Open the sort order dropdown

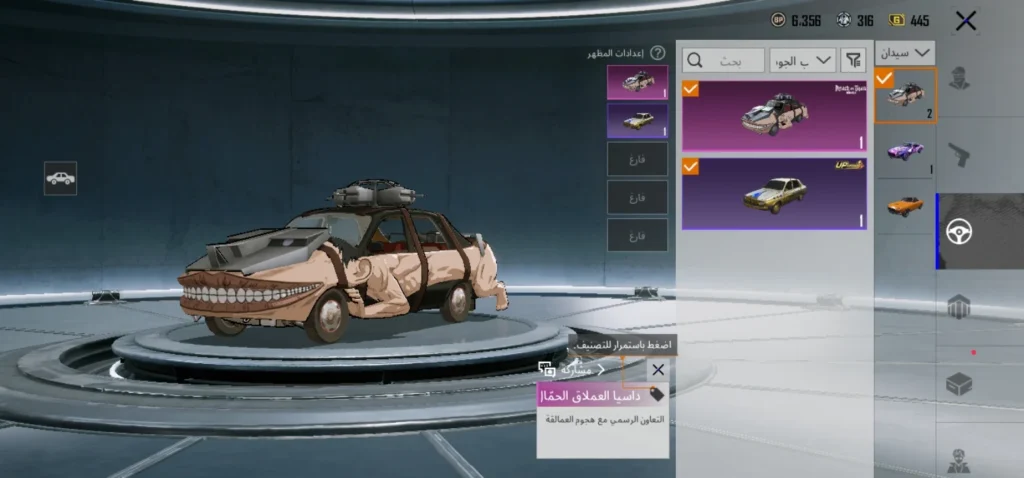click(803, 60)
